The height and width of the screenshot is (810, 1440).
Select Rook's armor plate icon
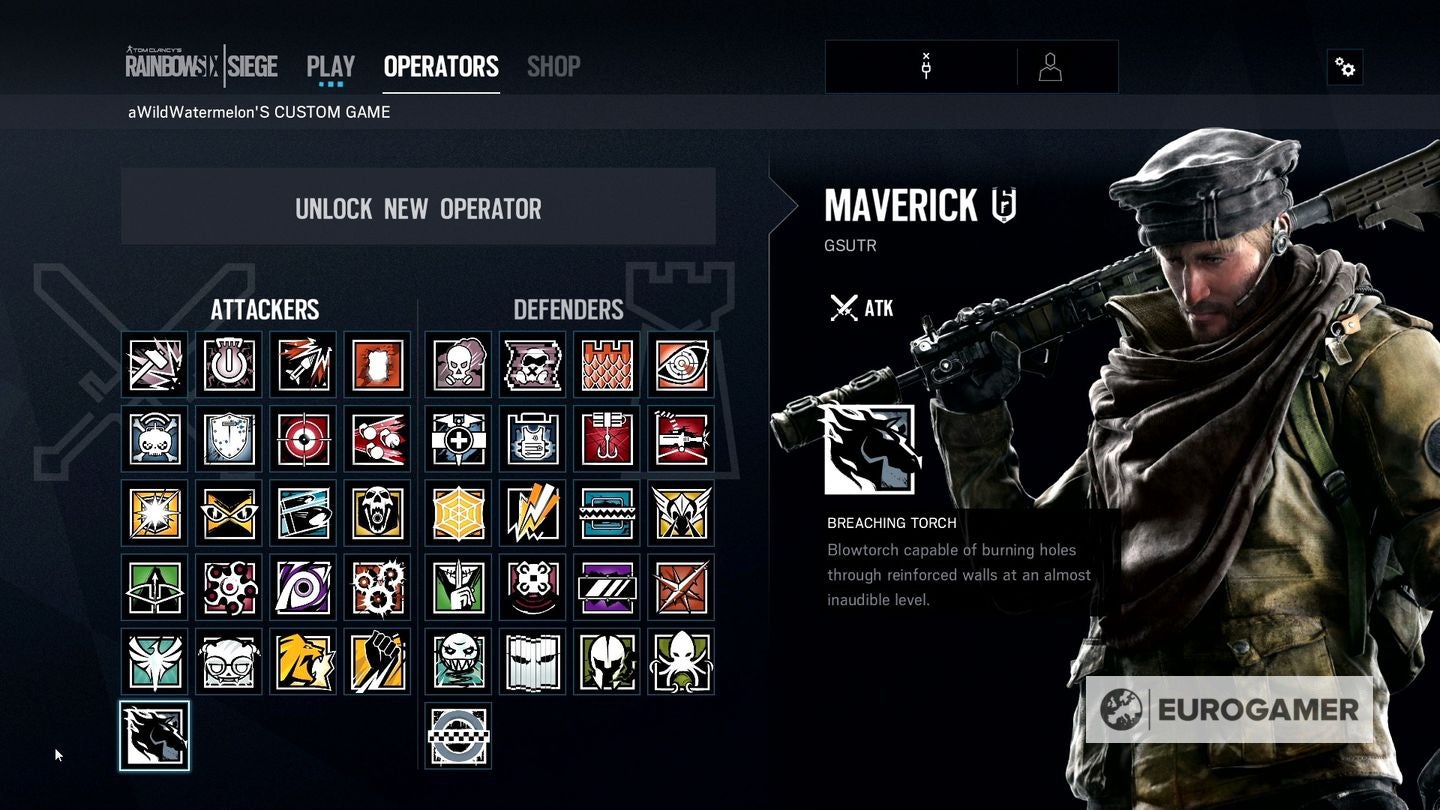coord(532,438)
